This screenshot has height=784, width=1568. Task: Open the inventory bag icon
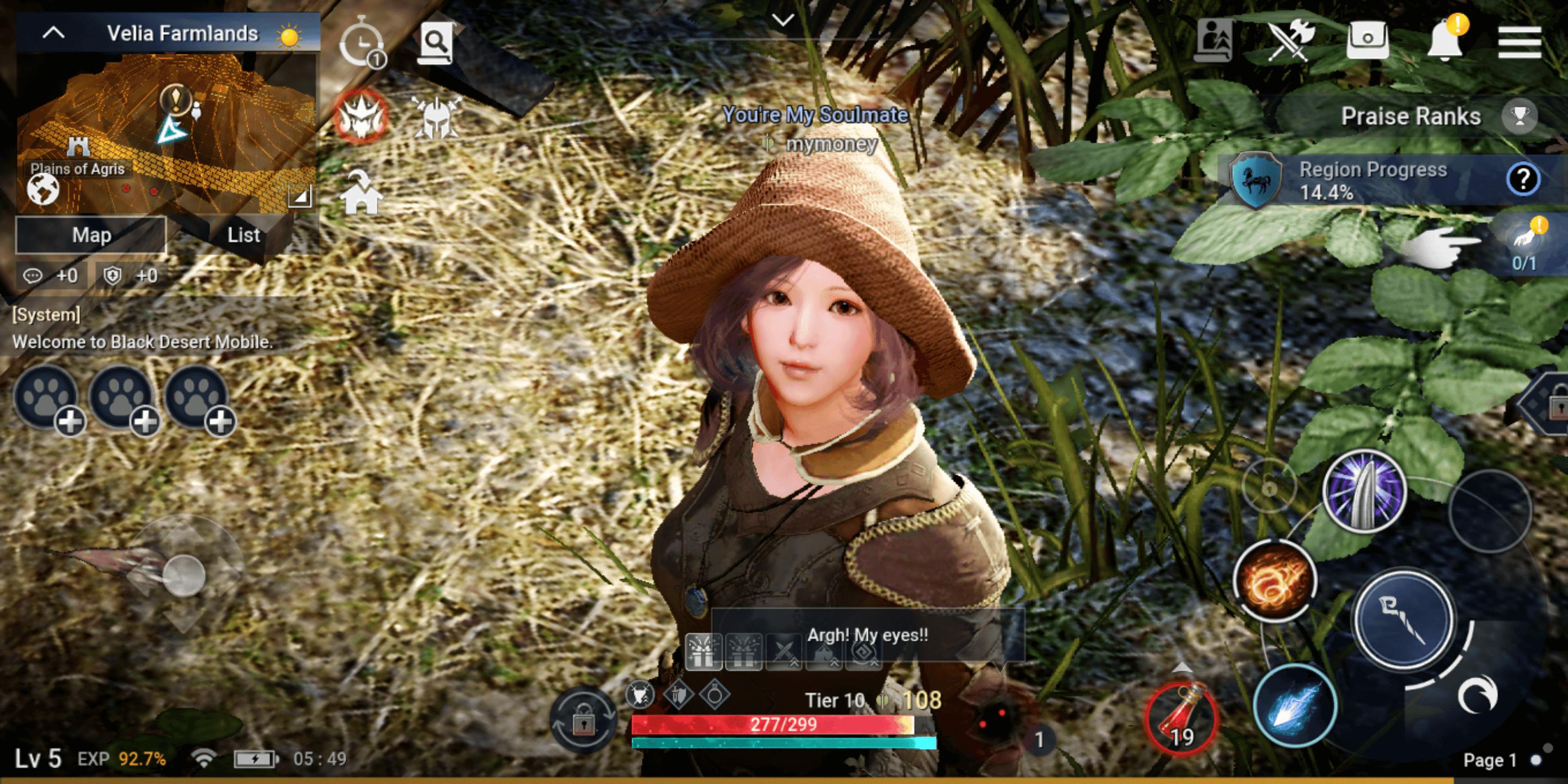1367,40
